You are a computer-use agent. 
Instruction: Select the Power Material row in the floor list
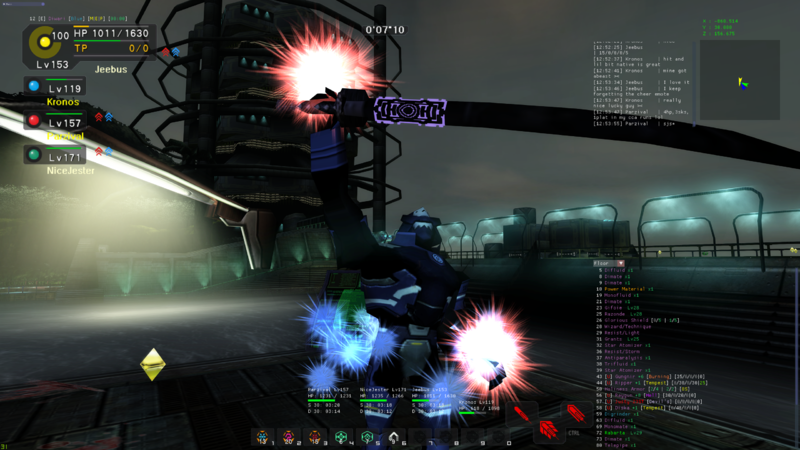(x=629, y=289)
